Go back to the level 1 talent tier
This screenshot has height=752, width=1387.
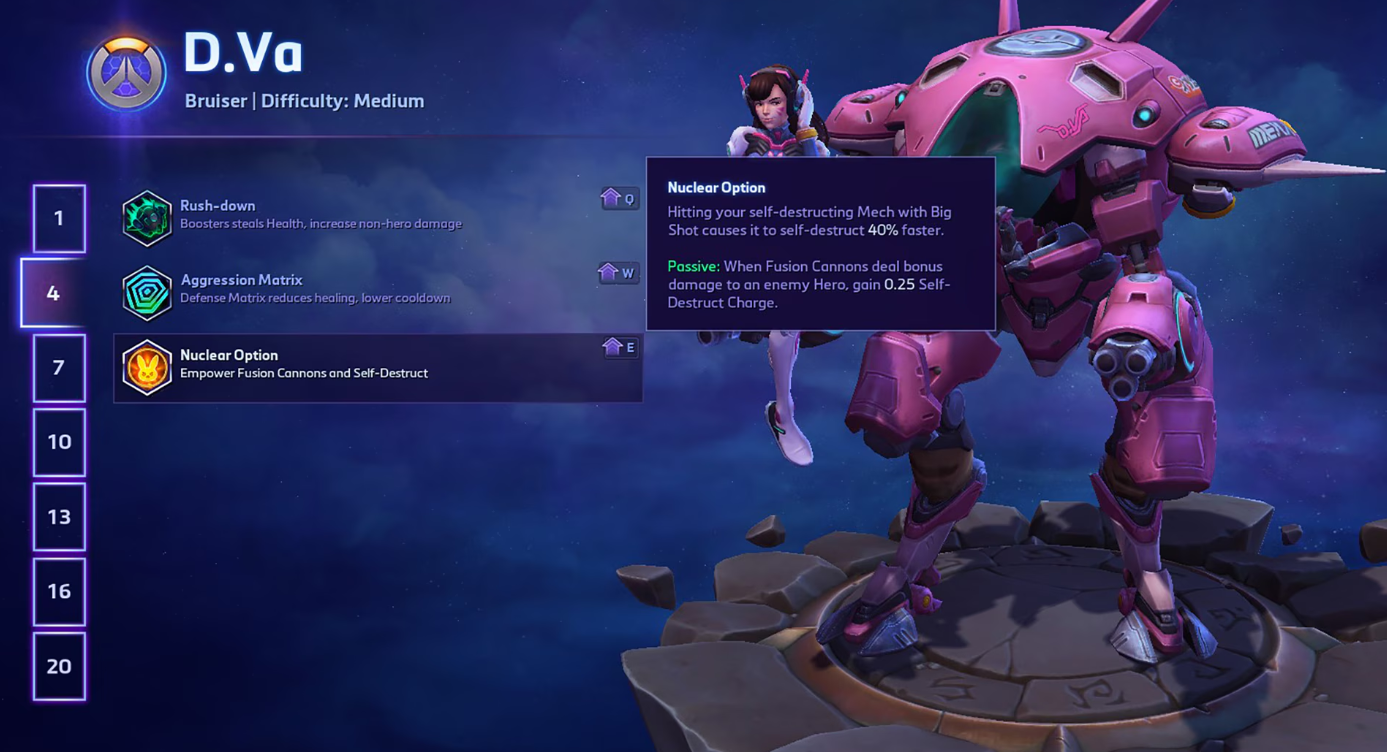[x=59, y=218]
